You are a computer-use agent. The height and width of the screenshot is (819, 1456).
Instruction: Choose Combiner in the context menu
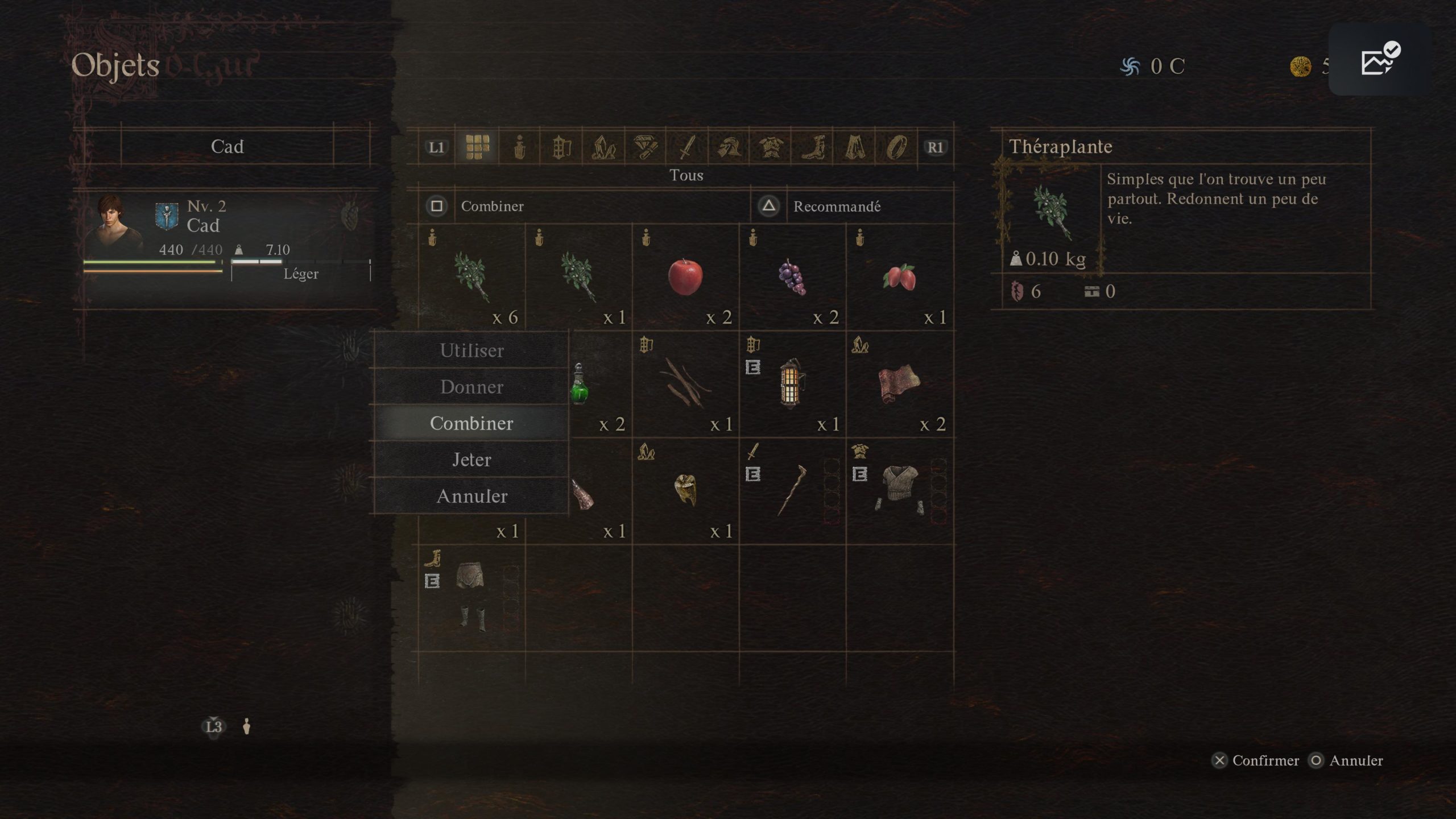(x=471, y=423)
